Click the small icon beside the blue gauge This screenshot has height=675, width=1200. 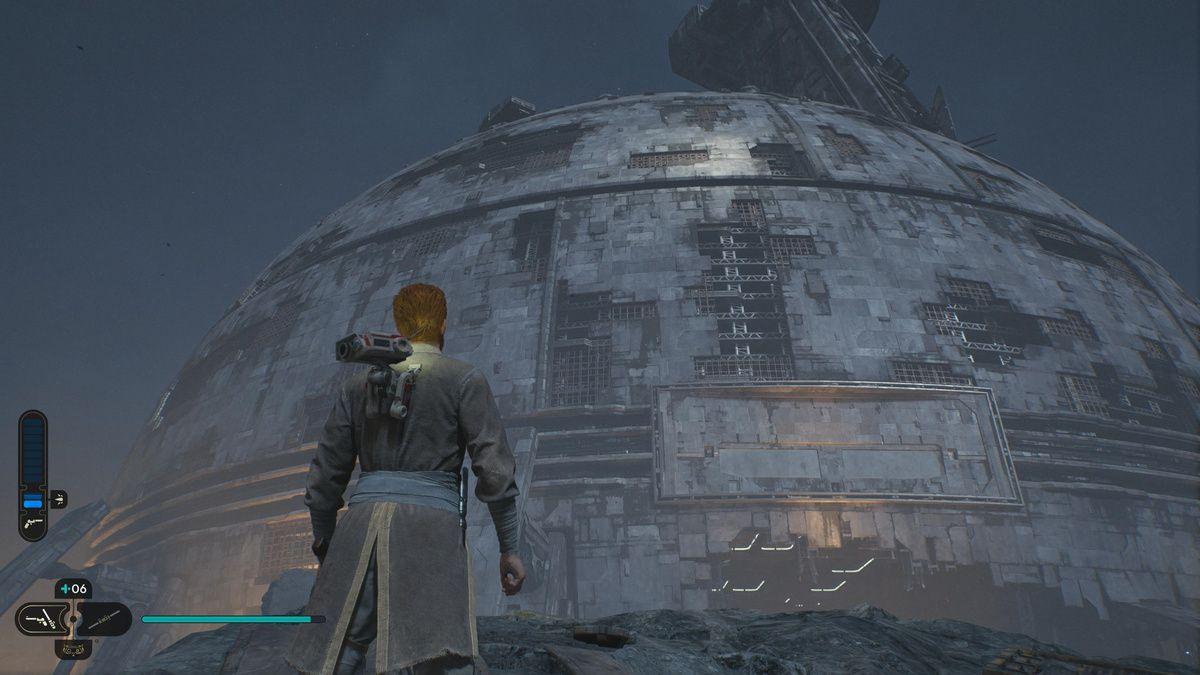point(58,499)
